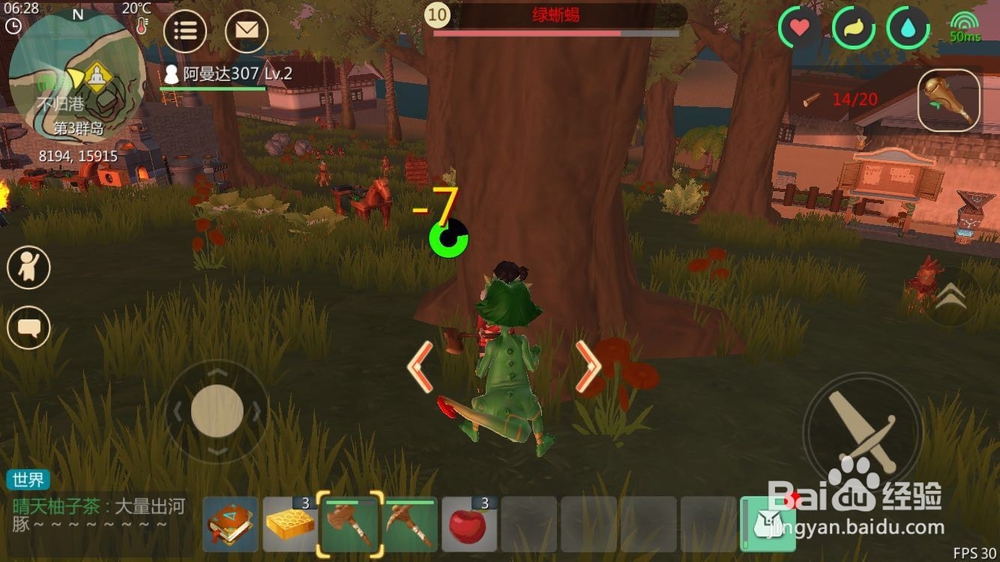The image size is (1000, 562).
Task: Select the pickaxe hotbar slot
Action: click(x=410, y=524)
